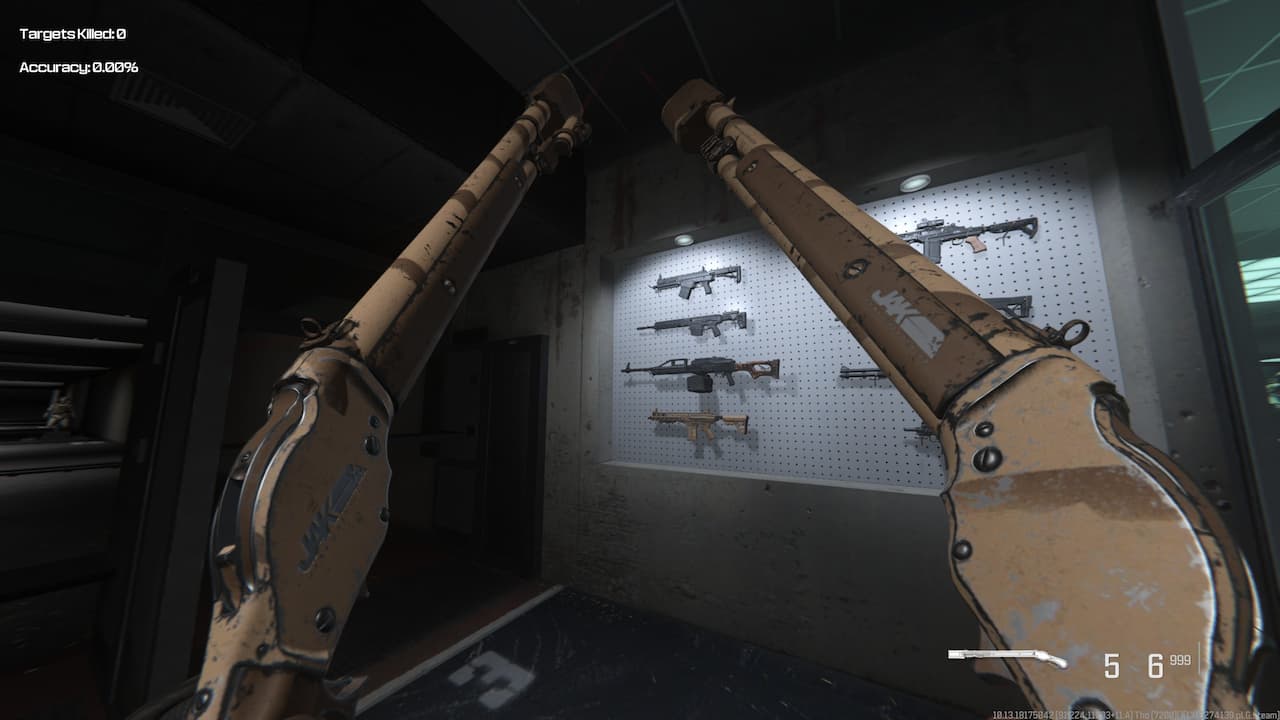
Task: Click the ceiling light above the weapon wall
Action: click(686, 237)
